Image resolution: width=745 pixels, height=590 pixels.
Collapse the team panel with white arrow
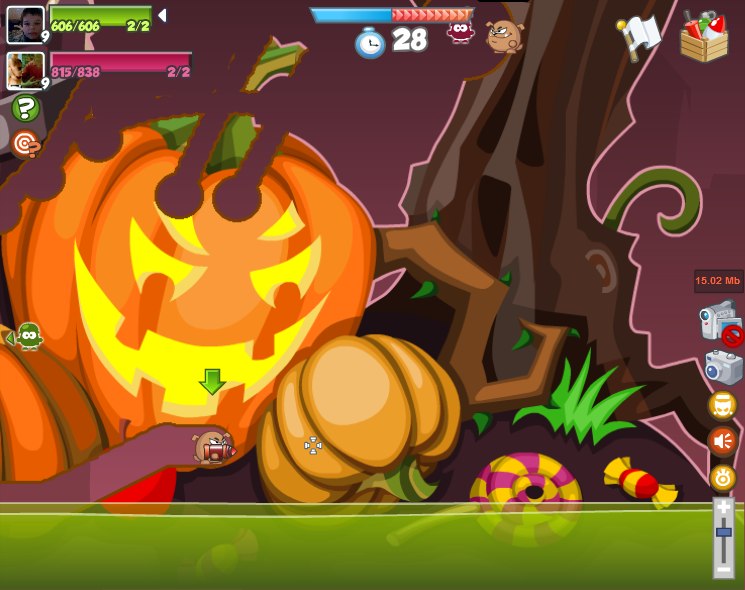(x=162, y=16)
